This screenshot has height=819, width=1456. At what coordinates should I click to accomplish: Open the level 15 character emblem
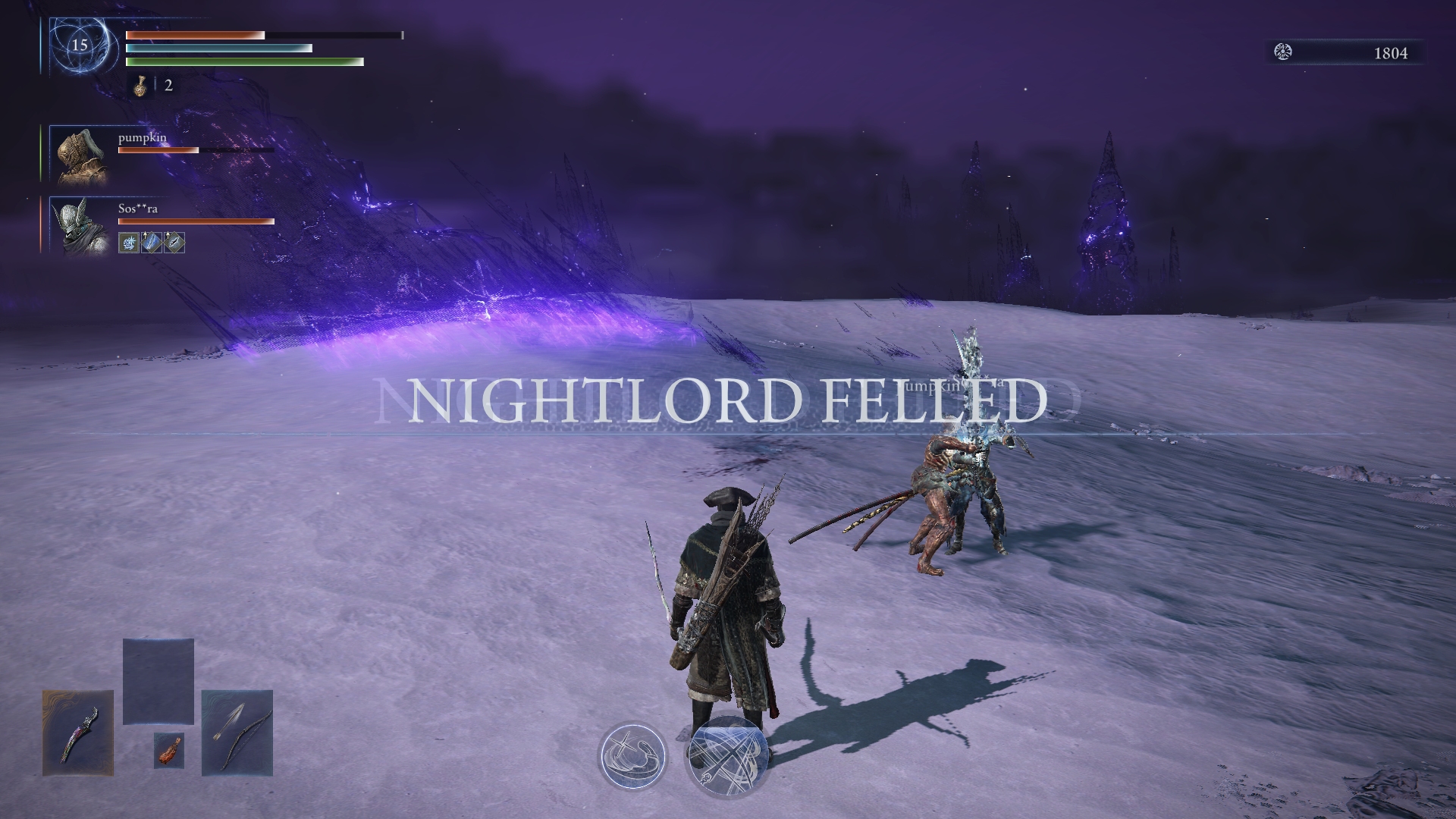pos(79,45)
